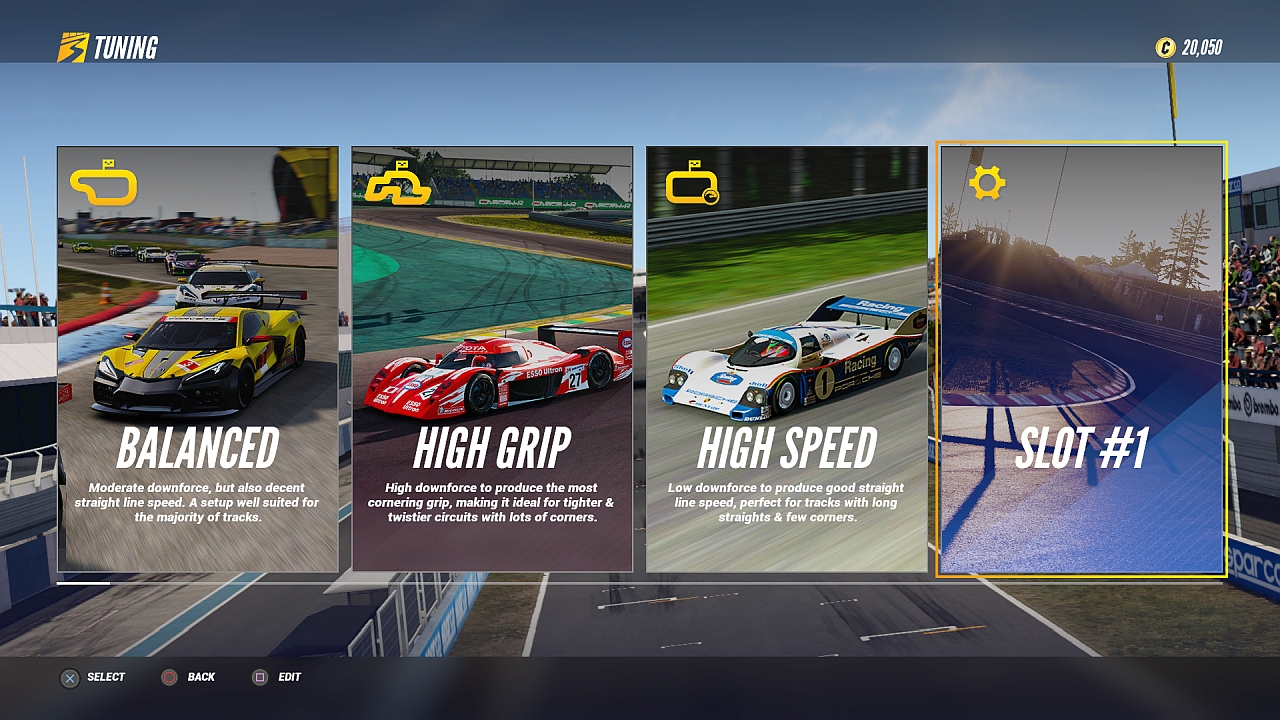Choose the High Grip tuning preset

coord(492,360)
